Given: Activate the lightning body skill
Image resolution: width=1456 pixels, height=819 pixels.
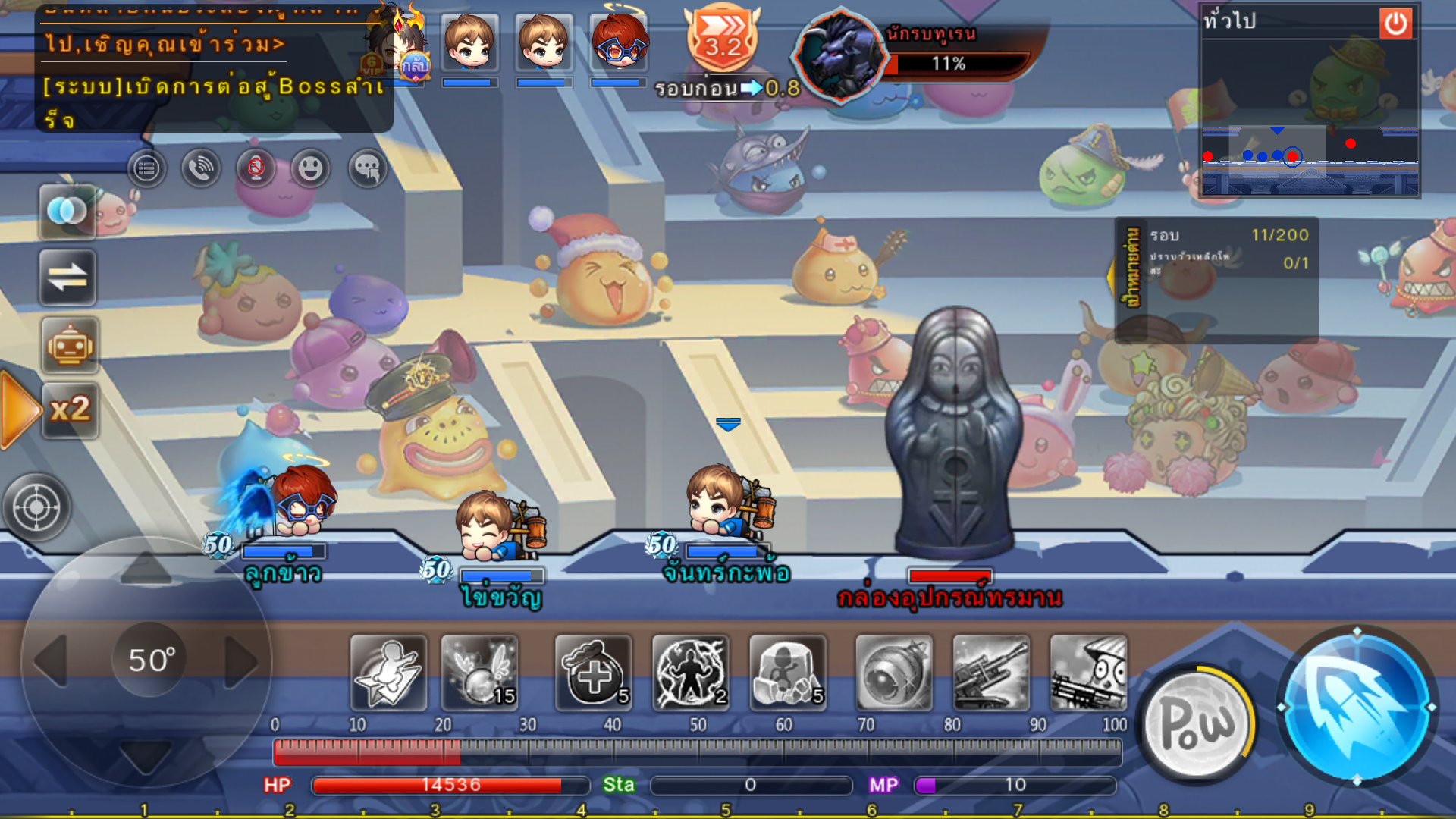Looking at the screenshot, I should (691, 673).
